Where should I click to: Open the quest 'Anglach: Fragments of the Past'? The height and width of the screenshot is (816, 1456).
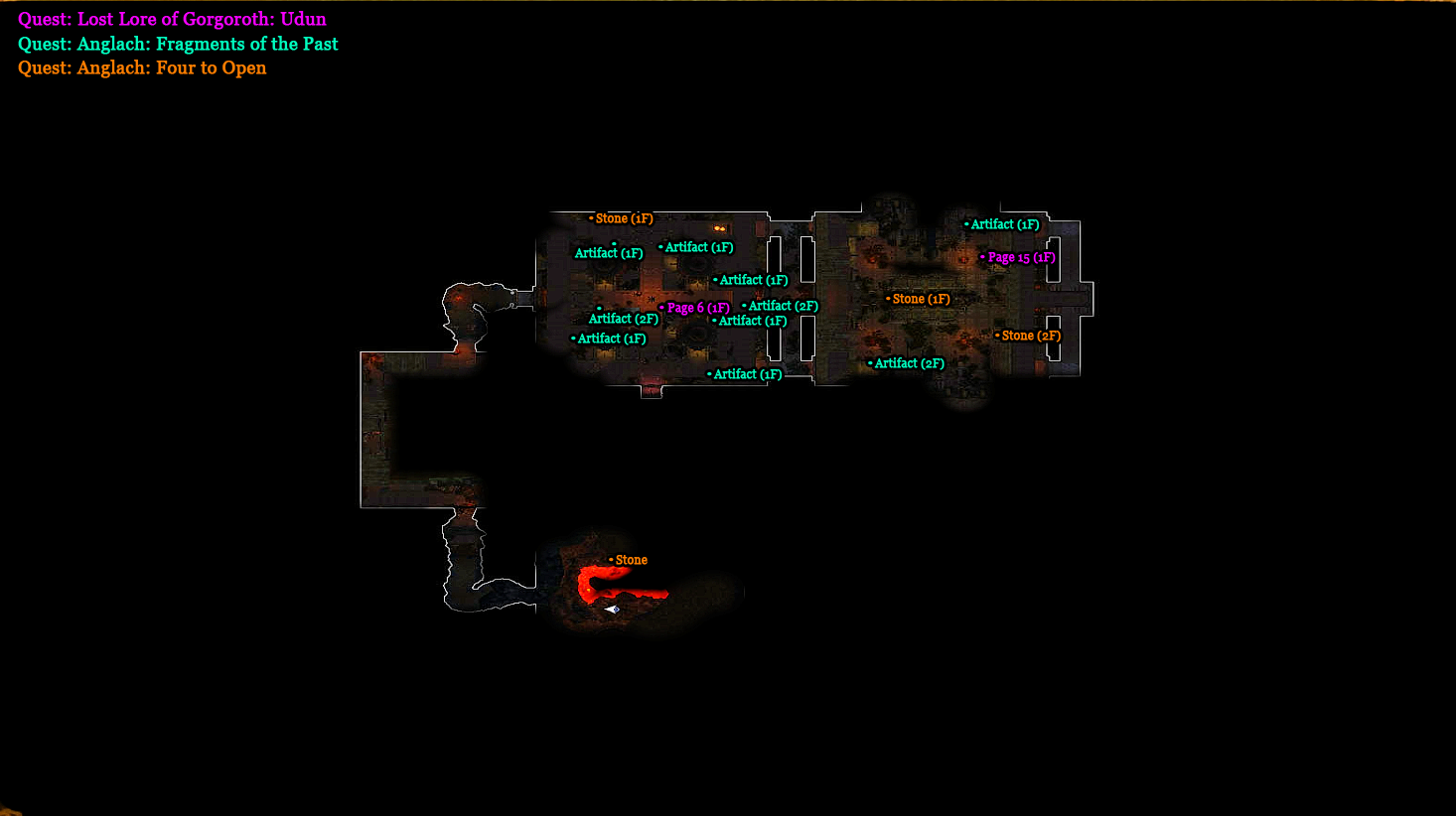178,43
